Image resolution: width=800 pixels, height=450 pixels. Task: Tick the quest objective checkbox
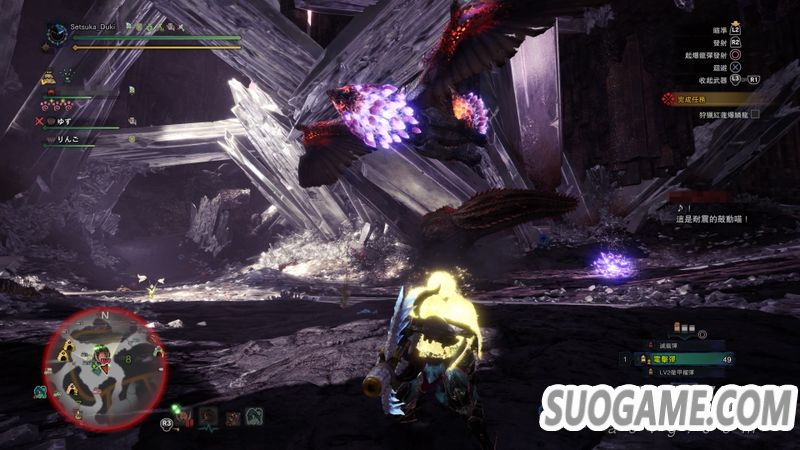[756, 114]
